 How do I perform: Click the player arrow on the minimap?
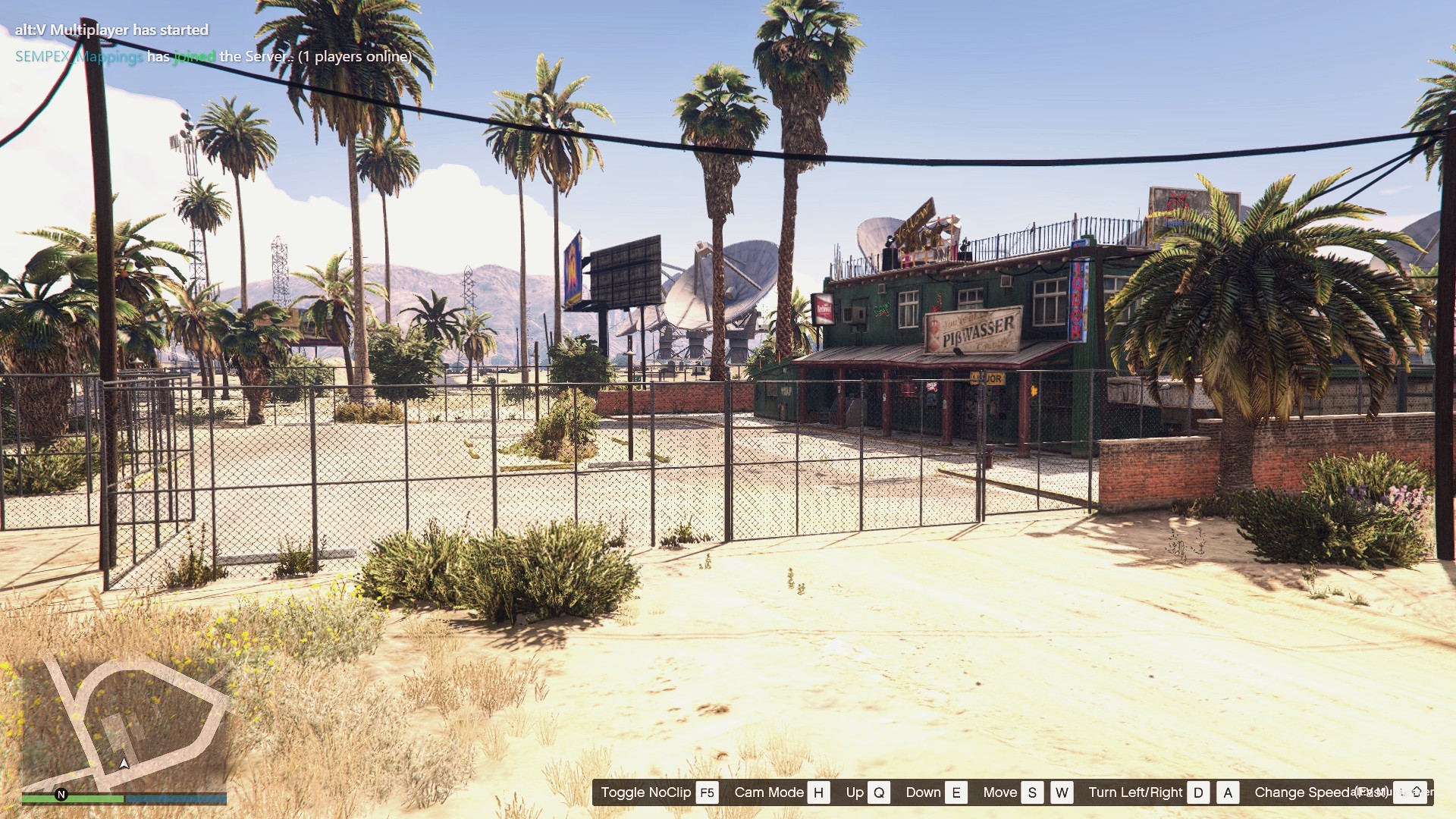click(124, 763)
